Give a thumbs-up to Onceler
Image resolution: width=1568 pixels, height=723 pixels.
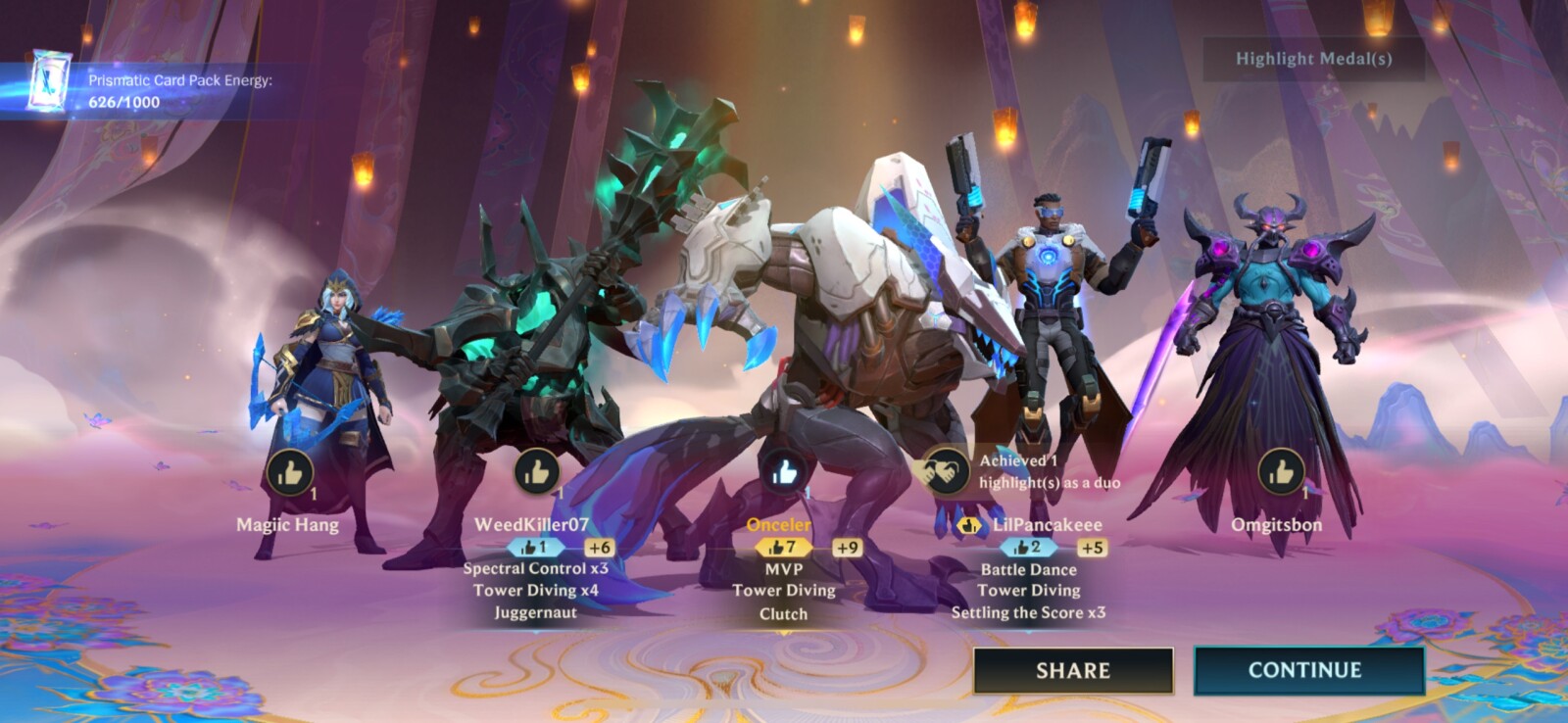pos(784,473)
